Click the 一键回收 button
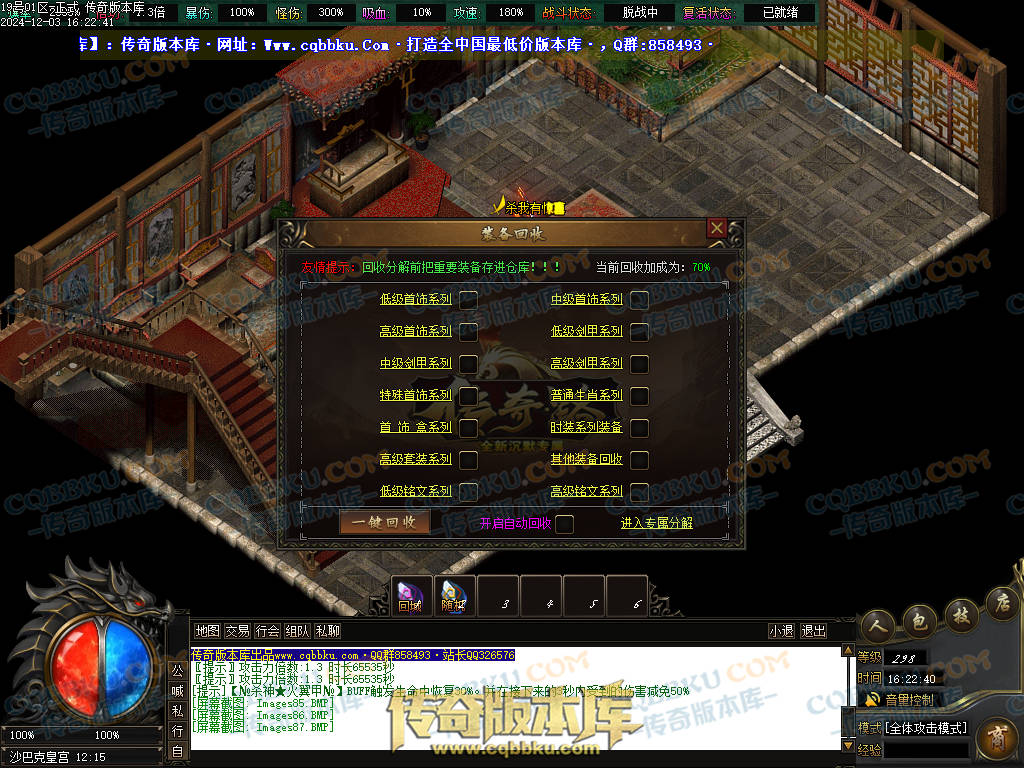Image resolution: width=1024 pixels, height=768 pixels. [x=384, y=522]
